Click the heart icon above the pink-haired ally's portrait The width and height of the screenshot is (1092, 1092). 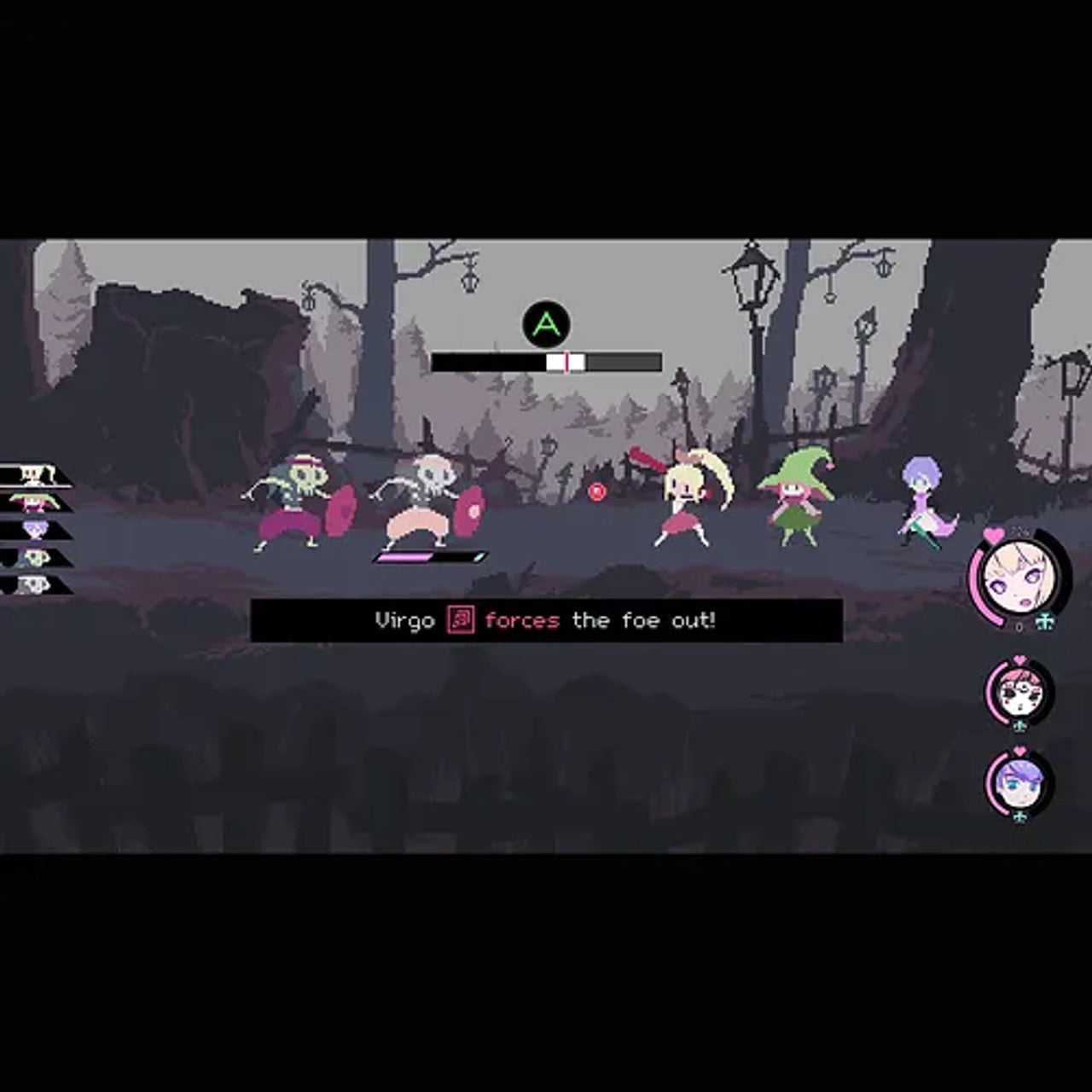coord(1019,659)
